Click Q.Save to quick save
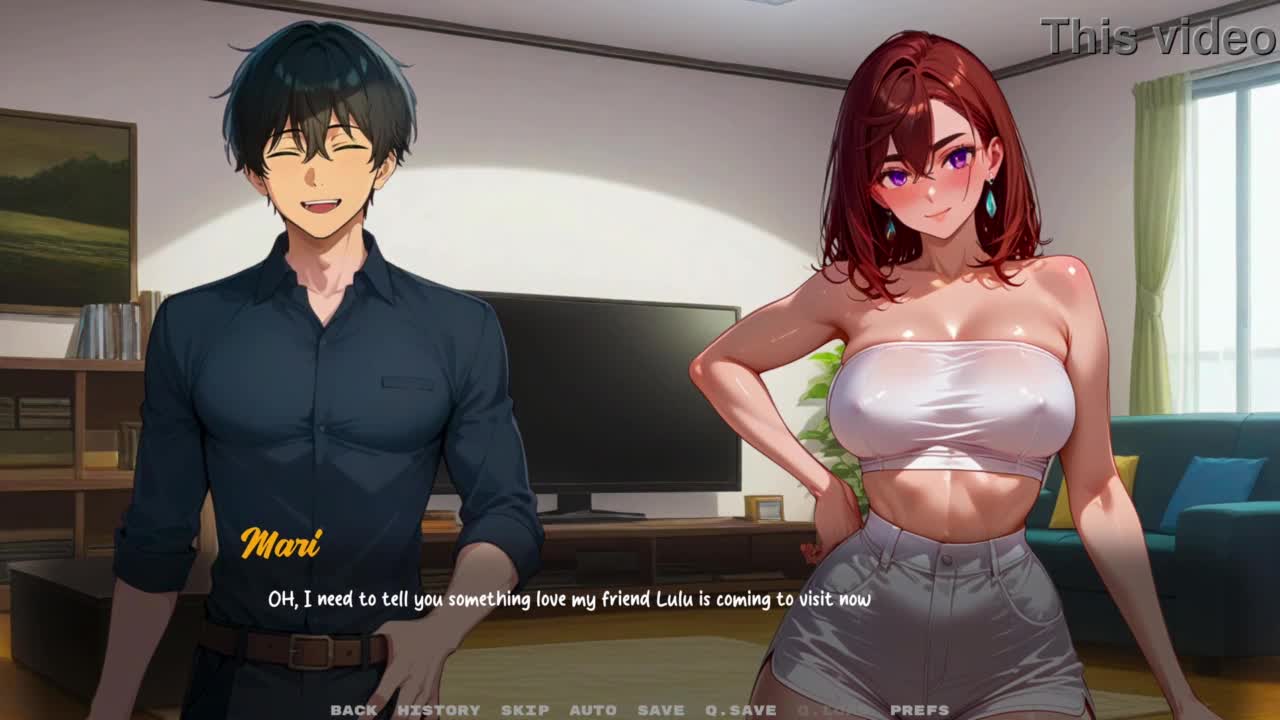 pos(741,710)
